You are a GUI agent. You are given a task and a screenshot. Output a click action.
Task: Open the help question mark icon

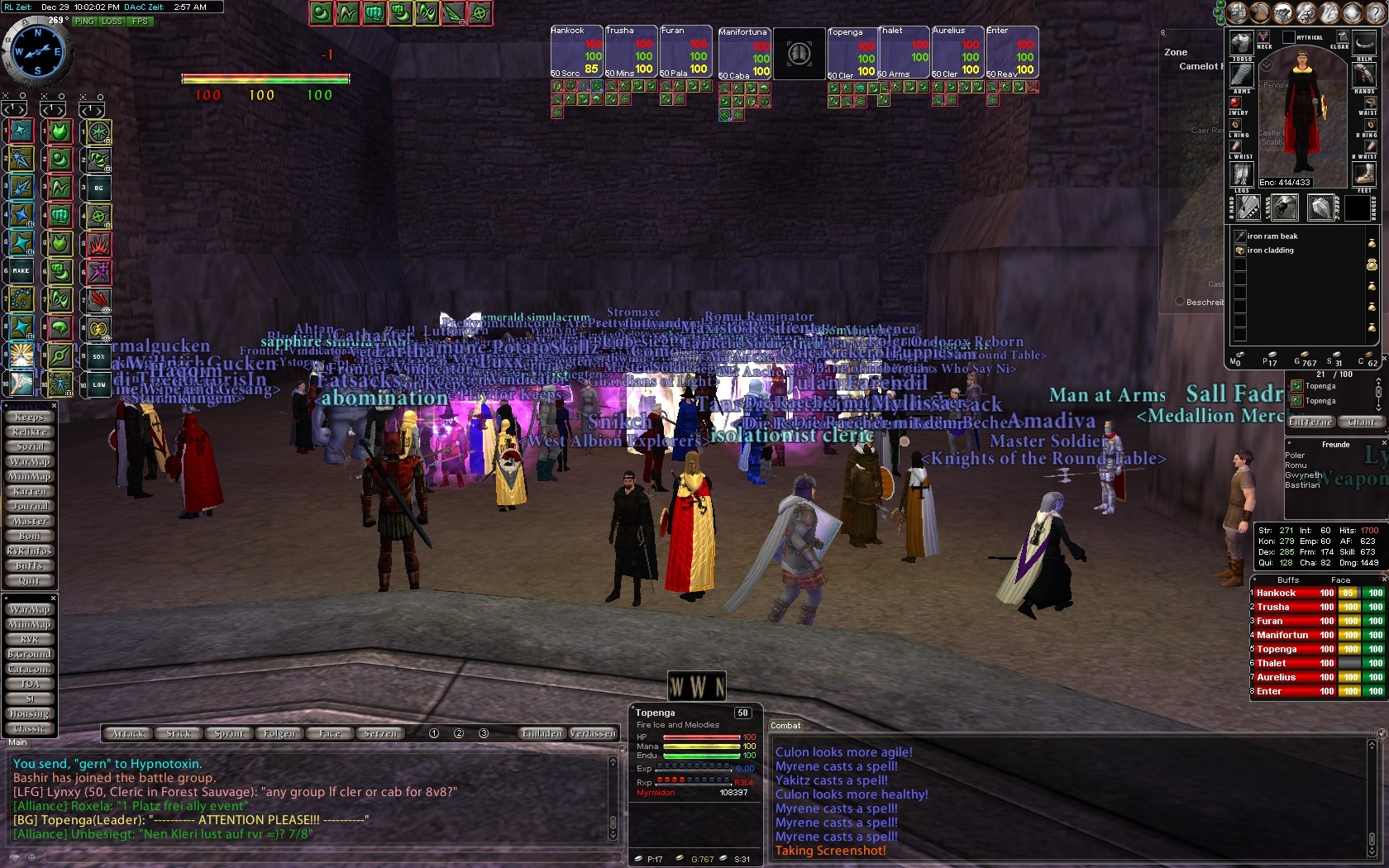(x=1381, y=734)
